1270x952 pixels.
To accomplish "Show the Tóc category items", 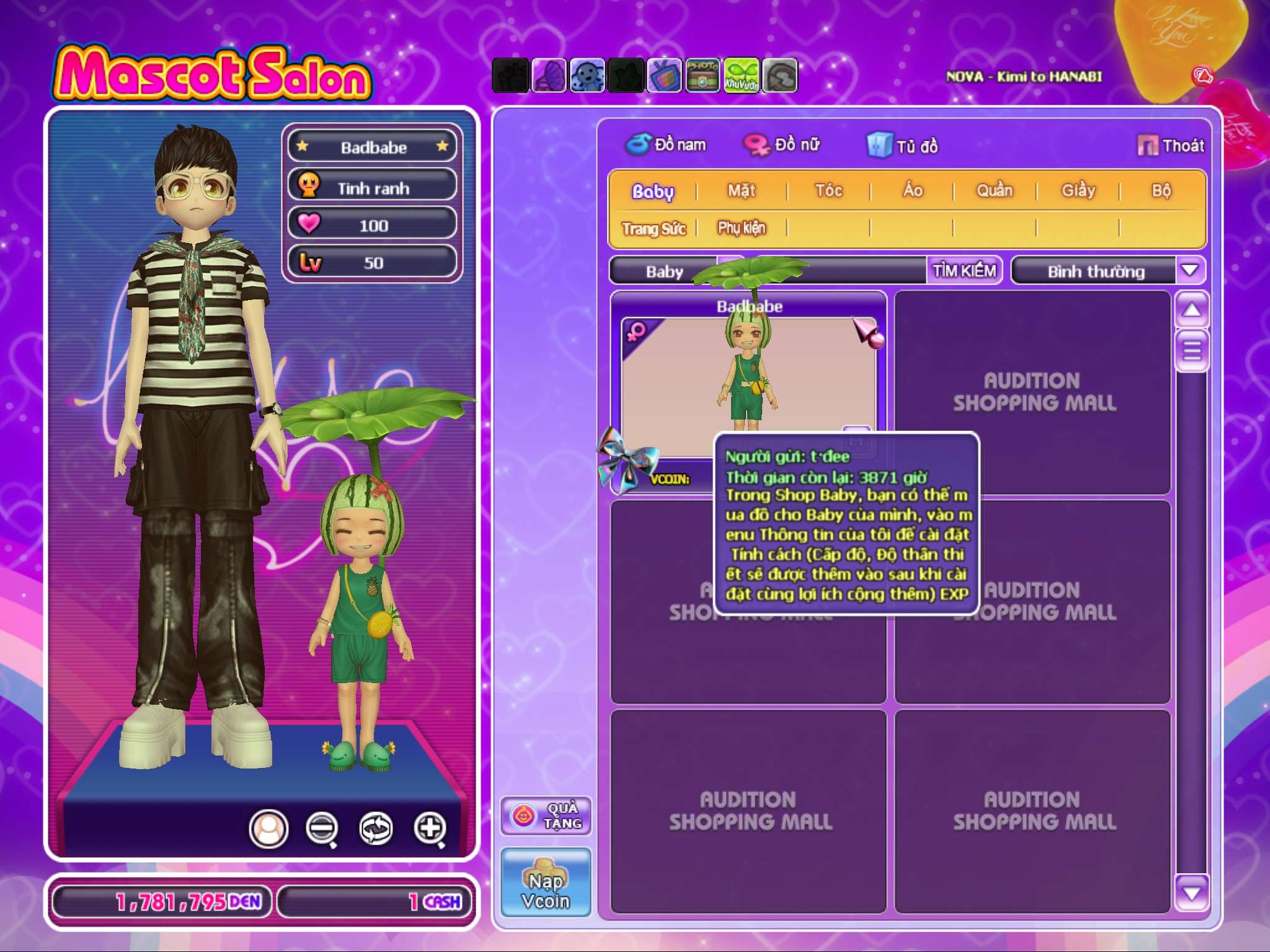I will pos(828,191).
